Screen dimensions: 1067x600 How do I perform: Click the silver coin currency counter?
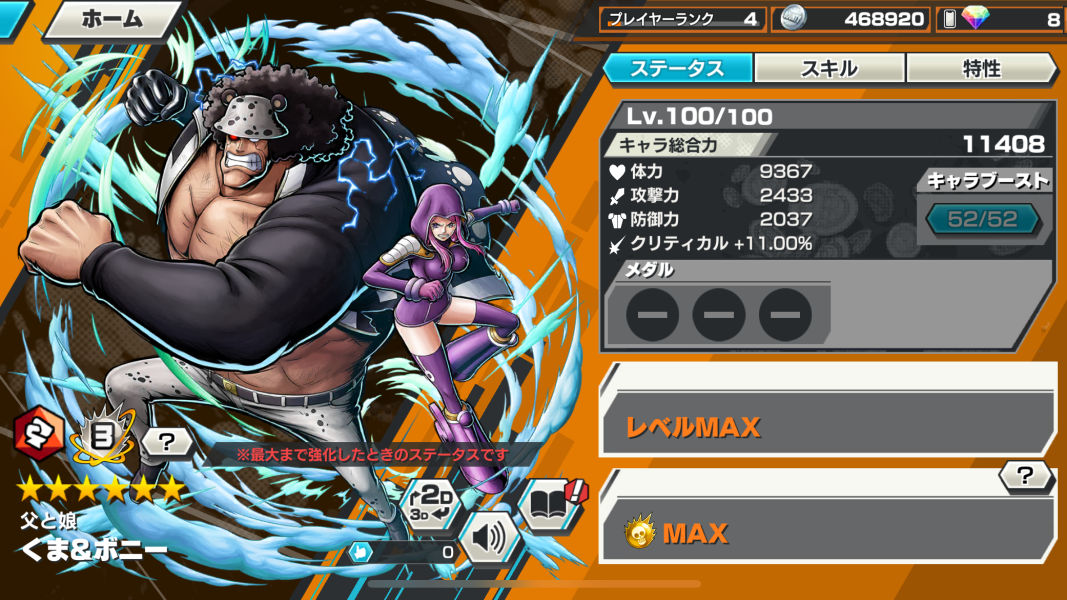(x=850, y=19)
